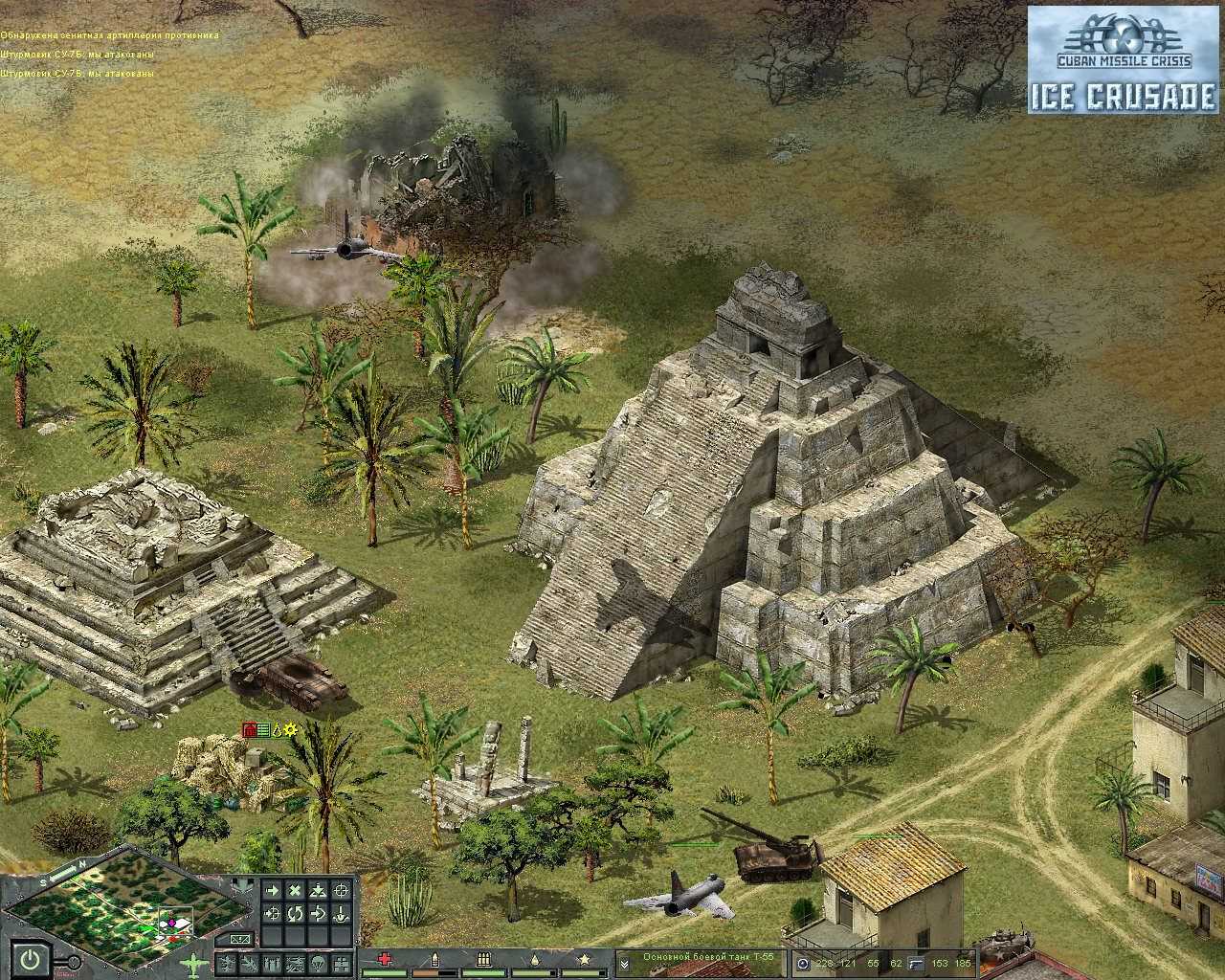This screenshot has width=1225, height=980.
Task: Click the round knob next to power button
Action: (x=74, y=962)
